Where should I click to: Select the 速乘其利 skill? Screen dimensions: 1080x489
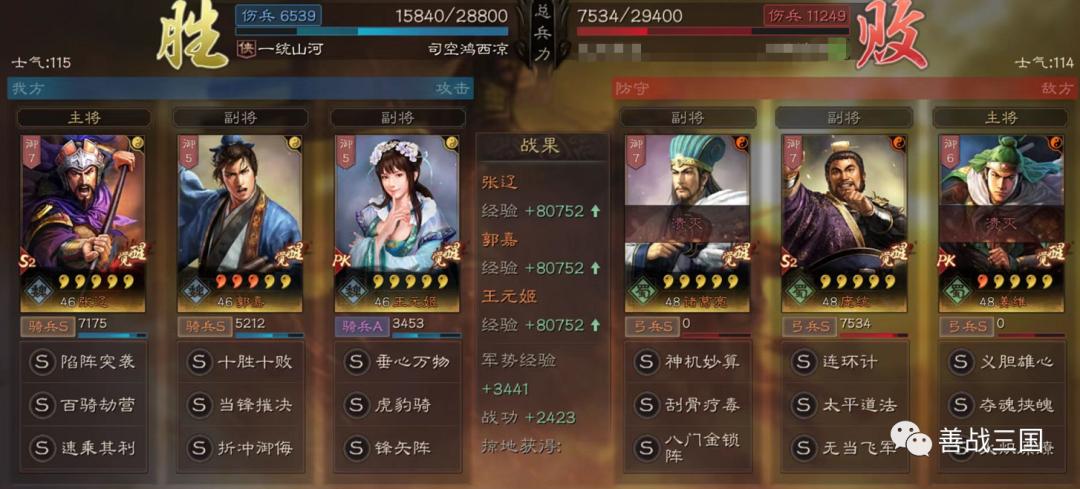(x=84, y=447)
